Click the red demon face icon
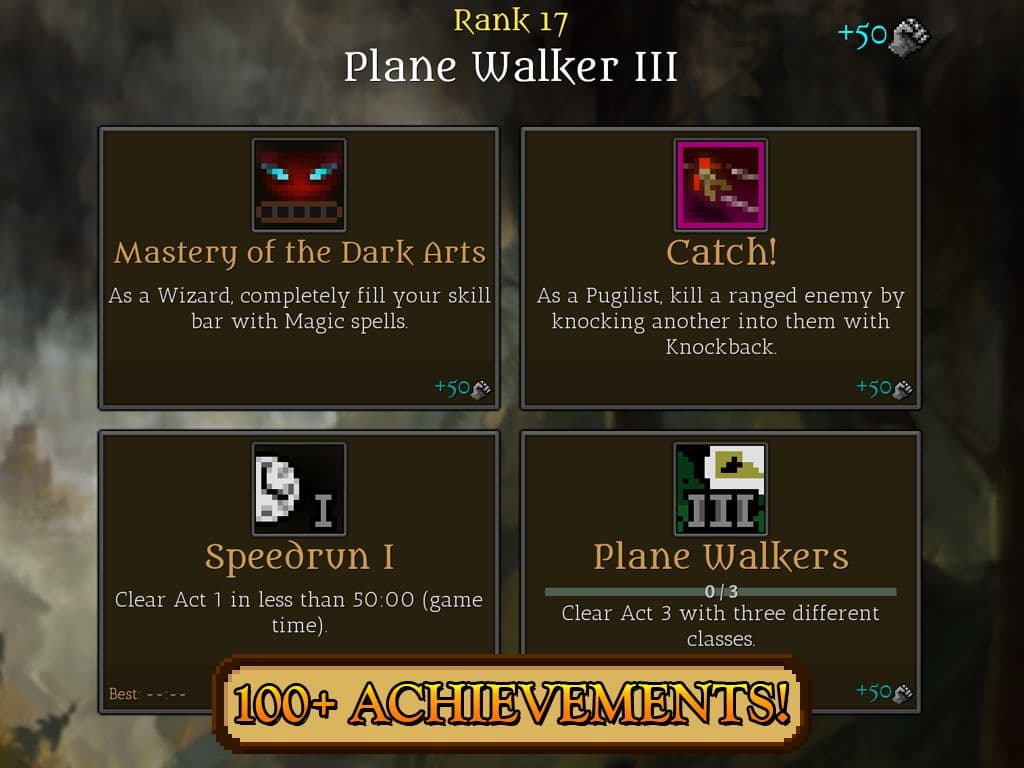This screenshot has height=768, width=1024. tap(299, 185)
